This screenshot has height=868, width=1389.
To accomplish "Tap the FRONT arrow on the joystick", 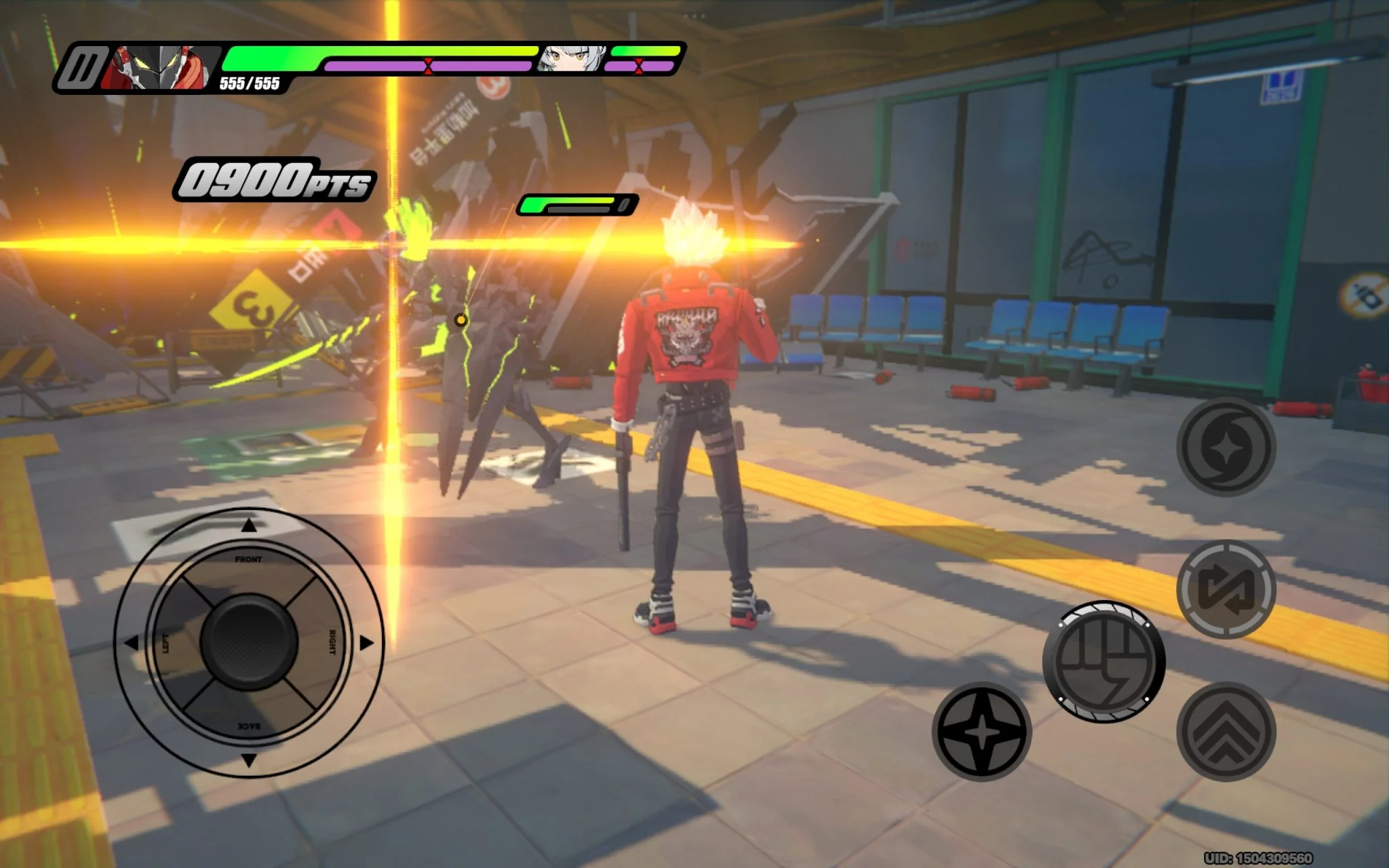I will tap(249, 525).
